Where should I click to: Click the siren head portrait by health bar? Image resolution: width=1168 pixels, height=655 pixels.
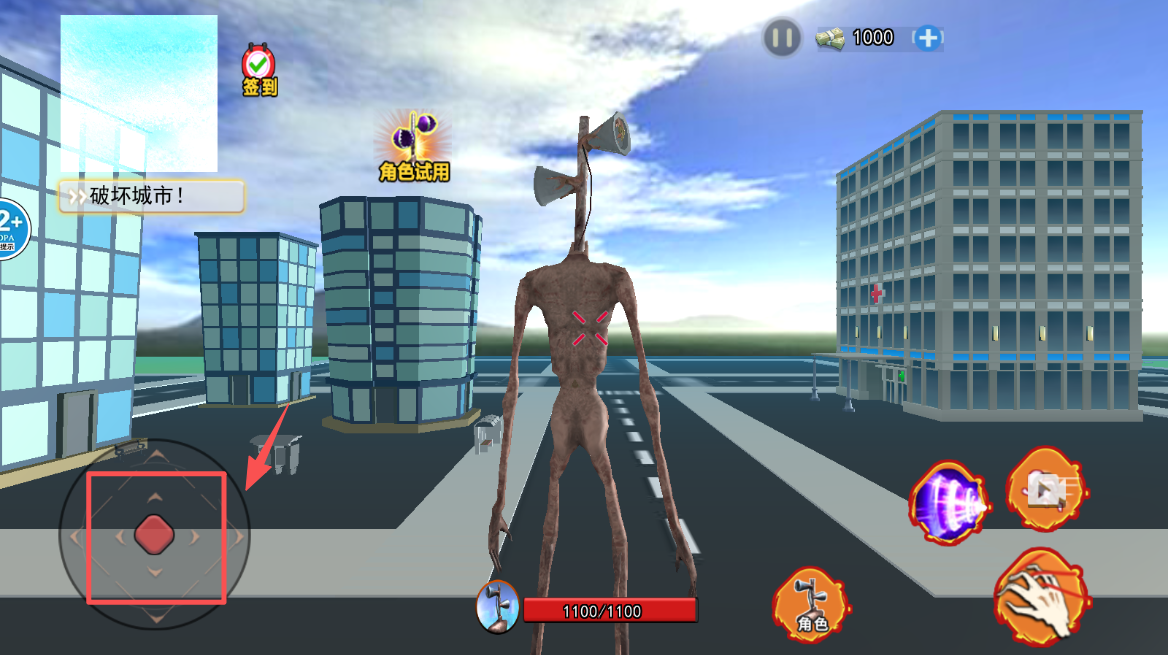click(x=497, y=607)
